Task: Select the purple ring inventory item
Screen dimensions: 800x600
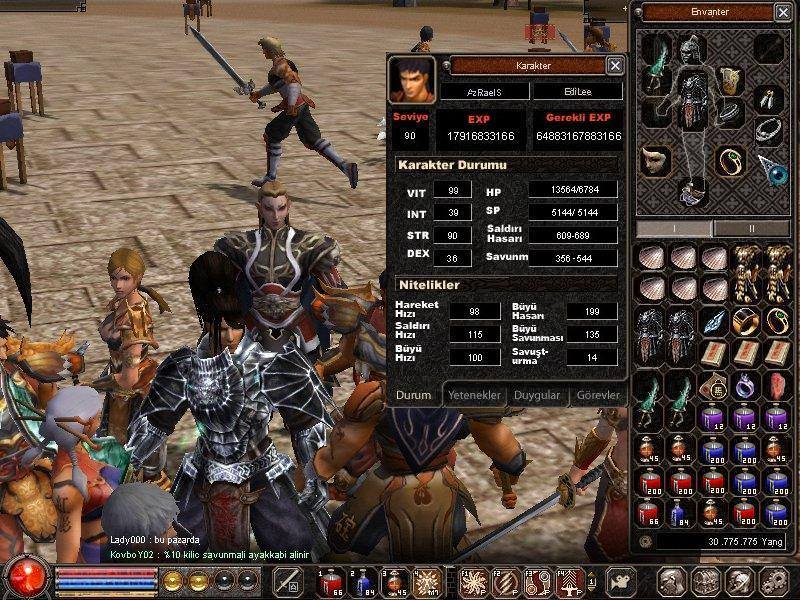Action: (745, 385)
